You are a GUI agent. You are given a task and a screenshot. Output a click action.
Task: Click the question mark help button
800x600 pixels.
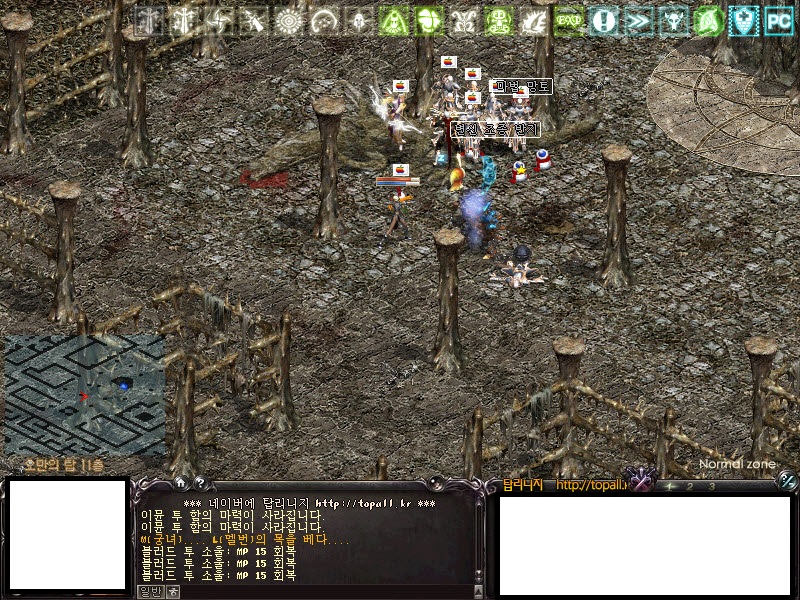coord(198,482)
